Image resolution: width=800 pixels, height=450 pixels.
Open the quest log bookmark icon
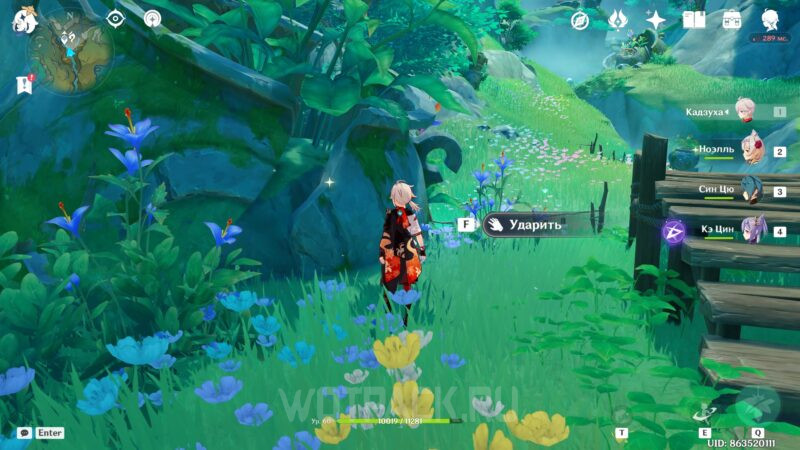[24, 86]
